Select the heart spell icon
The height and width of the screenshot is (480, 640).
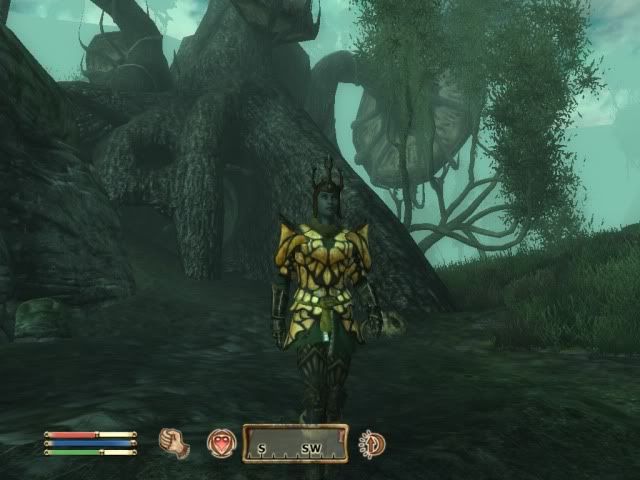pos(220,443)
